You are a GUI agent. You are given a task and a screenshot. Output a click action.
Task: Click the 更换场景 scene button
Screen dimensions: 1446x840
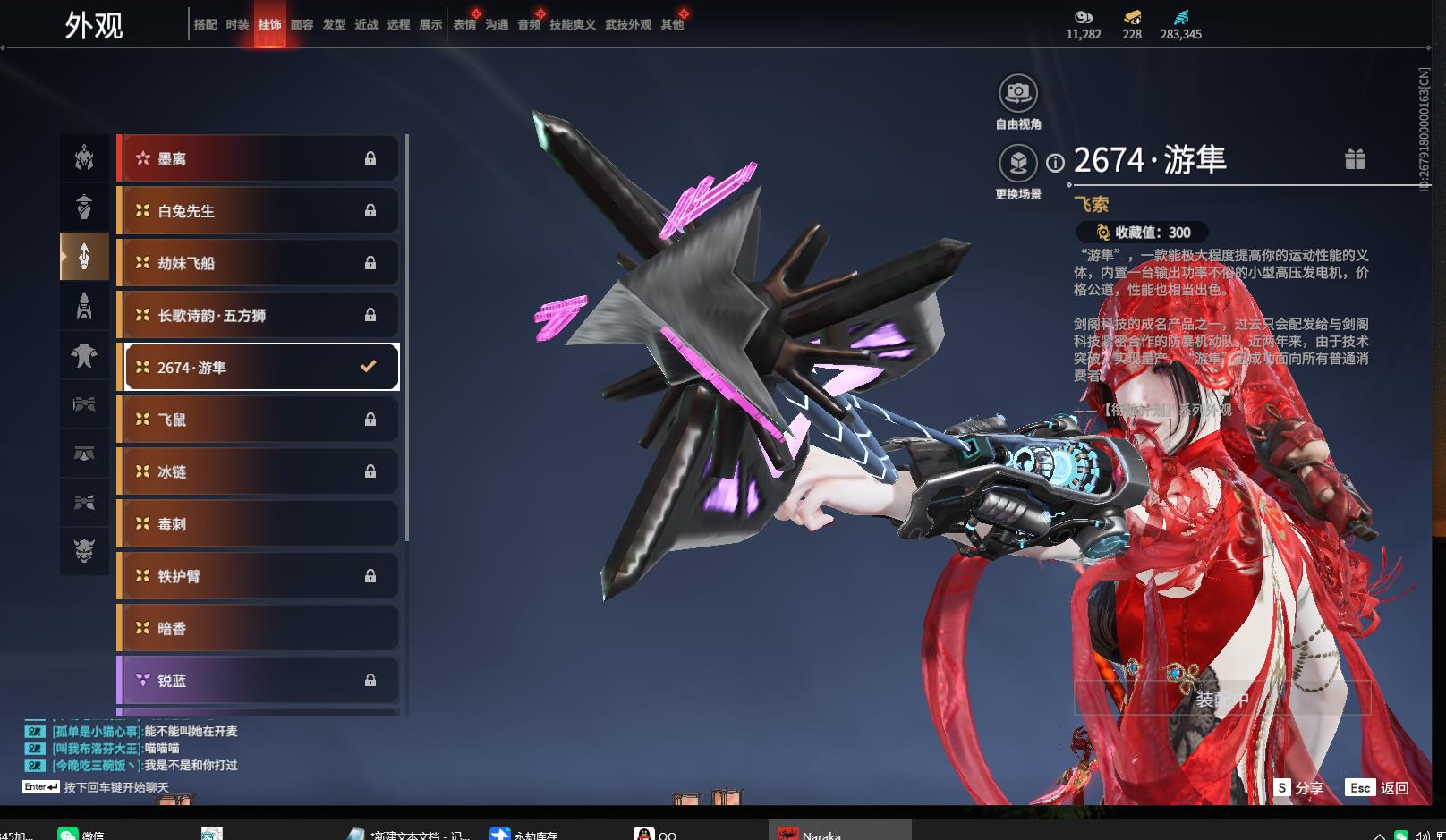pyautogui.click(x=1018, y=164)
